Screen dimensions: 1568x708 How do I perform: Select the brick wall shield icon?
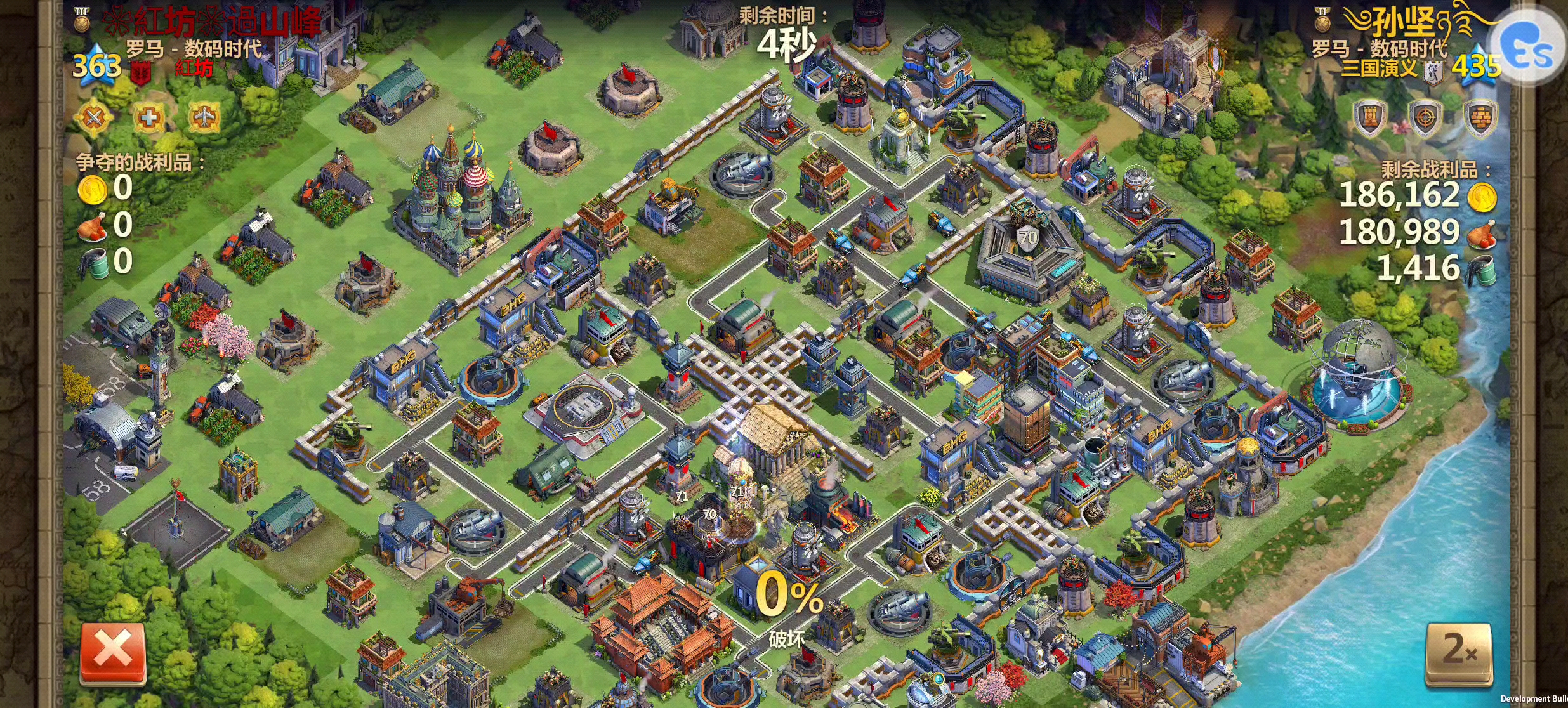pyautogui.click(x=1480, y=119)
